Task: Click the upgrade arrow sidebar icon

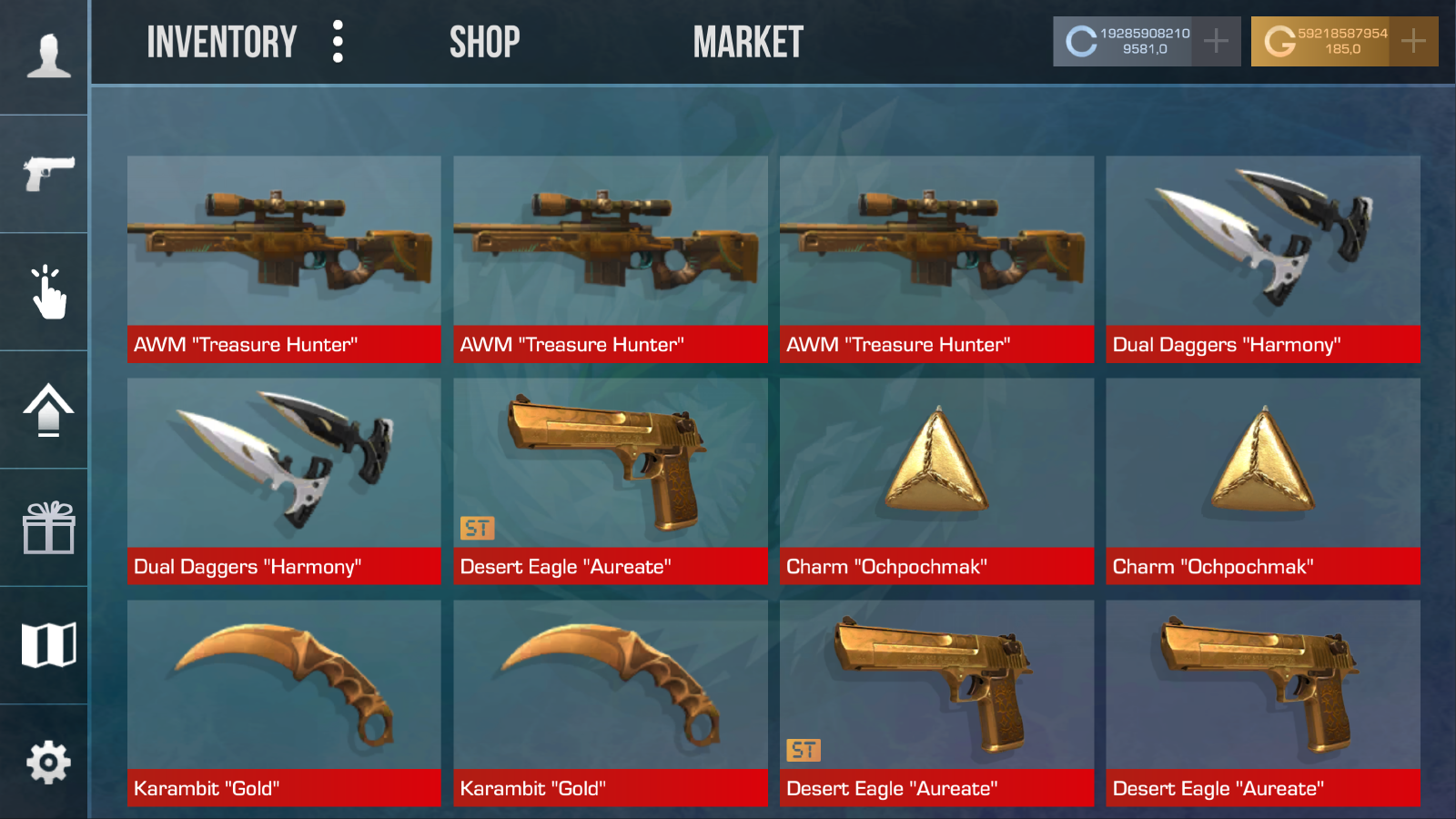Action: tap(47, 409)
